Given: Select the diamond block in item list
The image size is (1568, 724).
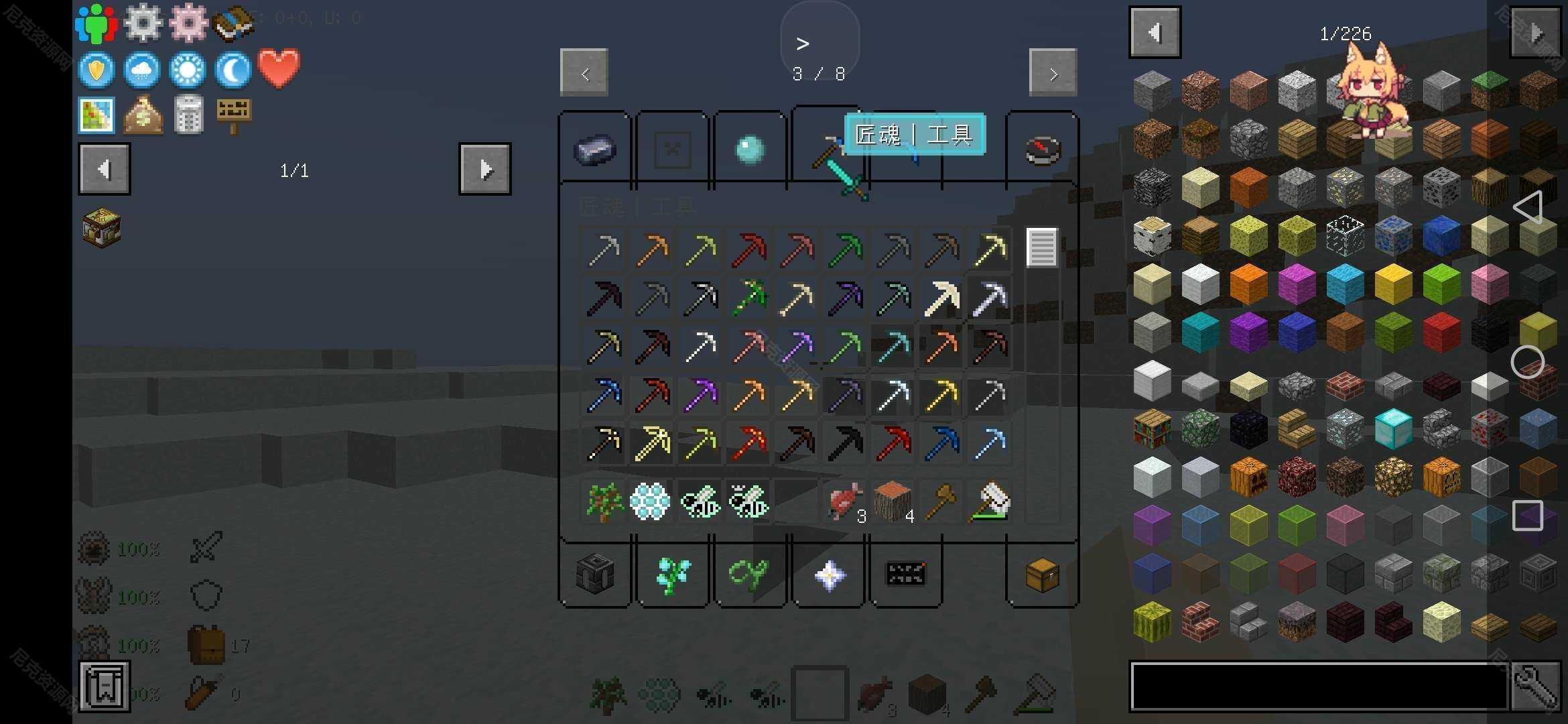Looking at the screenshot, I should 1393,428.
